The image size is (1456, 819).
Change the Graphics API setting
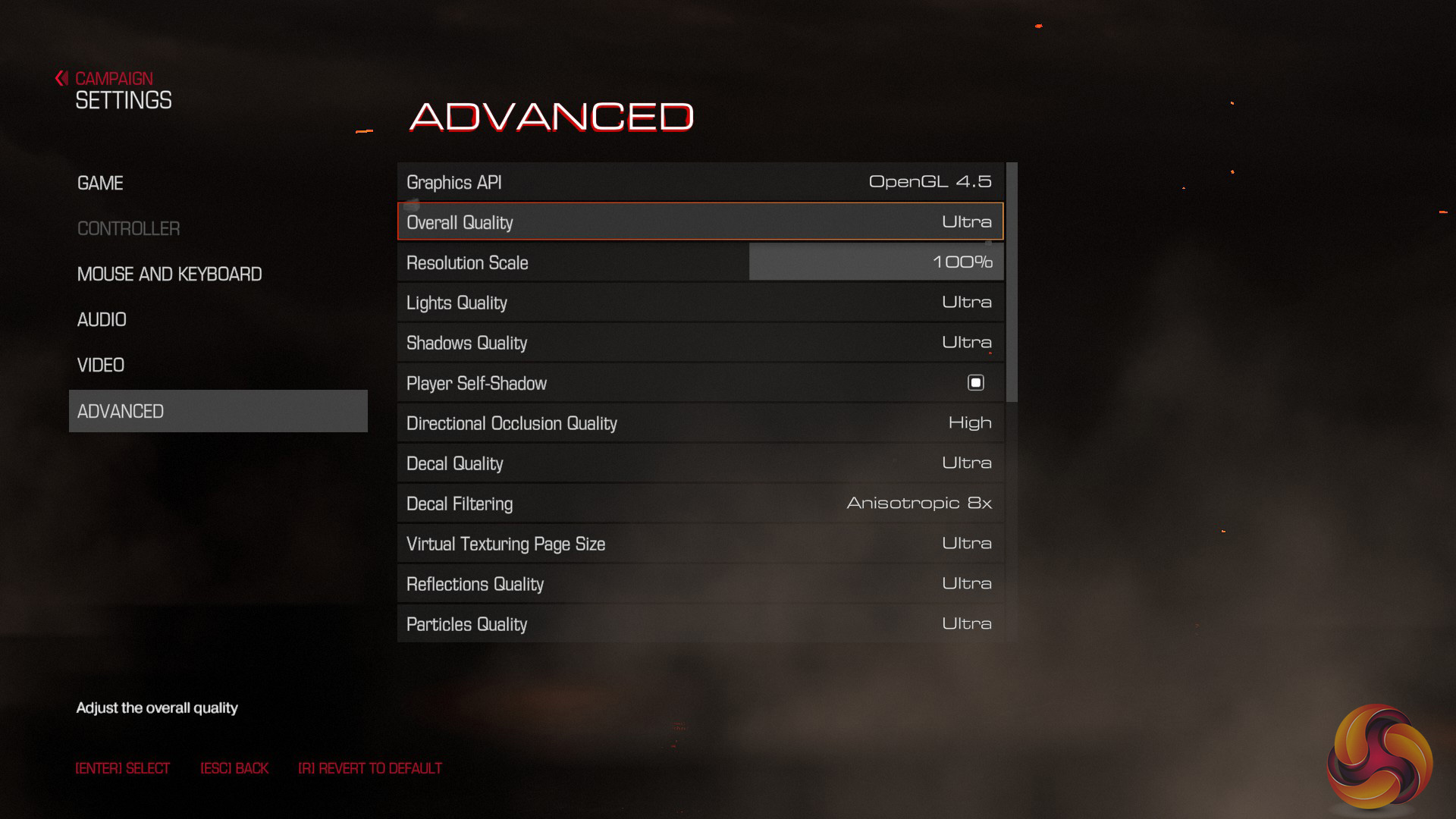700,182
